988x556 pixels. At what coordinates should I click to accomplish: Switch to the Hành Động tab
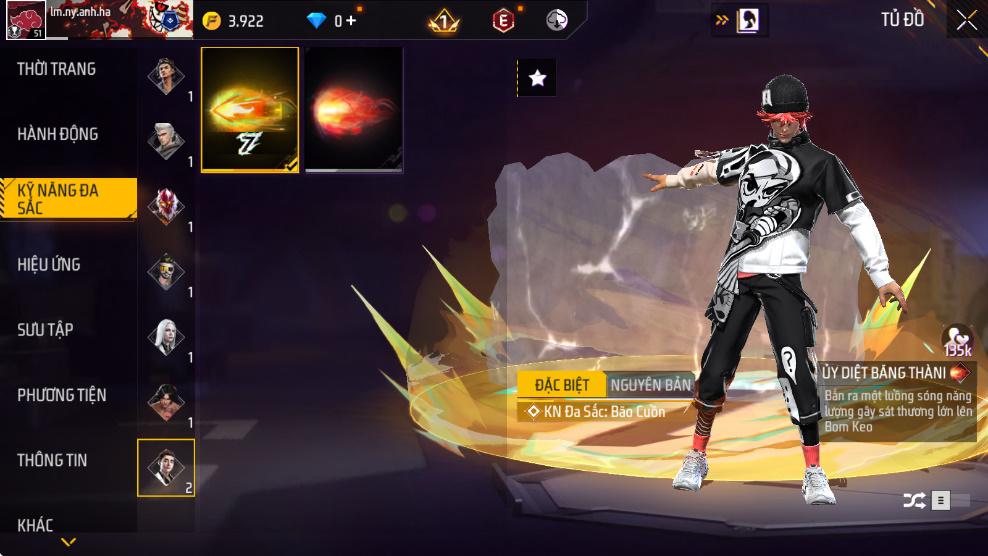[x=58, y=134]
